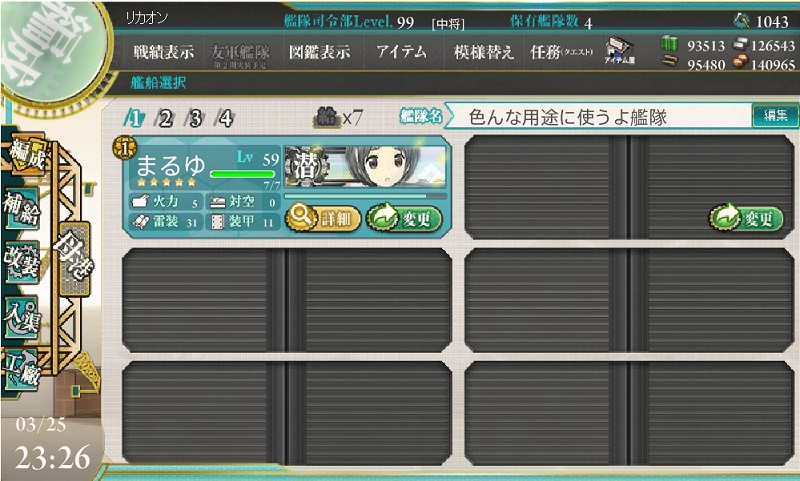Open the 戦績表示 records menu
Screen dimensions: 800x481
tap(163, 53)
